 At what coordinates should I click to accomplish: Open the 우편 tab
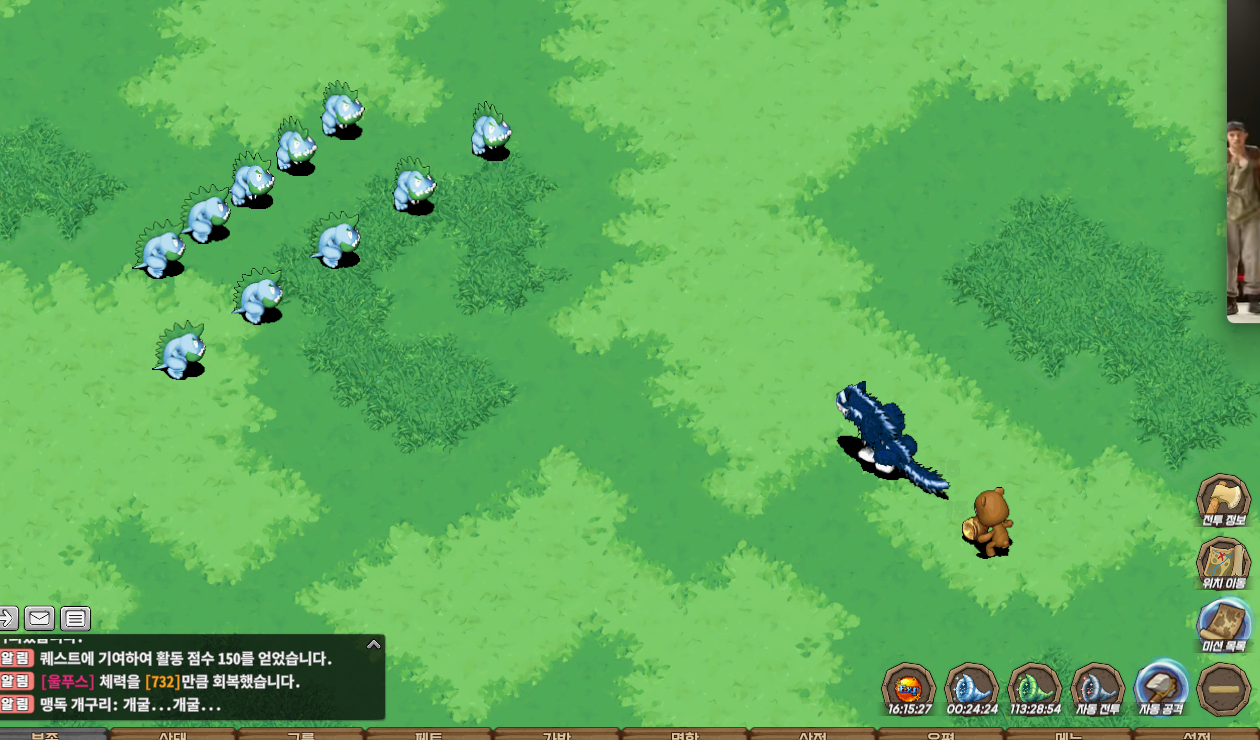[x=940, y=735]
